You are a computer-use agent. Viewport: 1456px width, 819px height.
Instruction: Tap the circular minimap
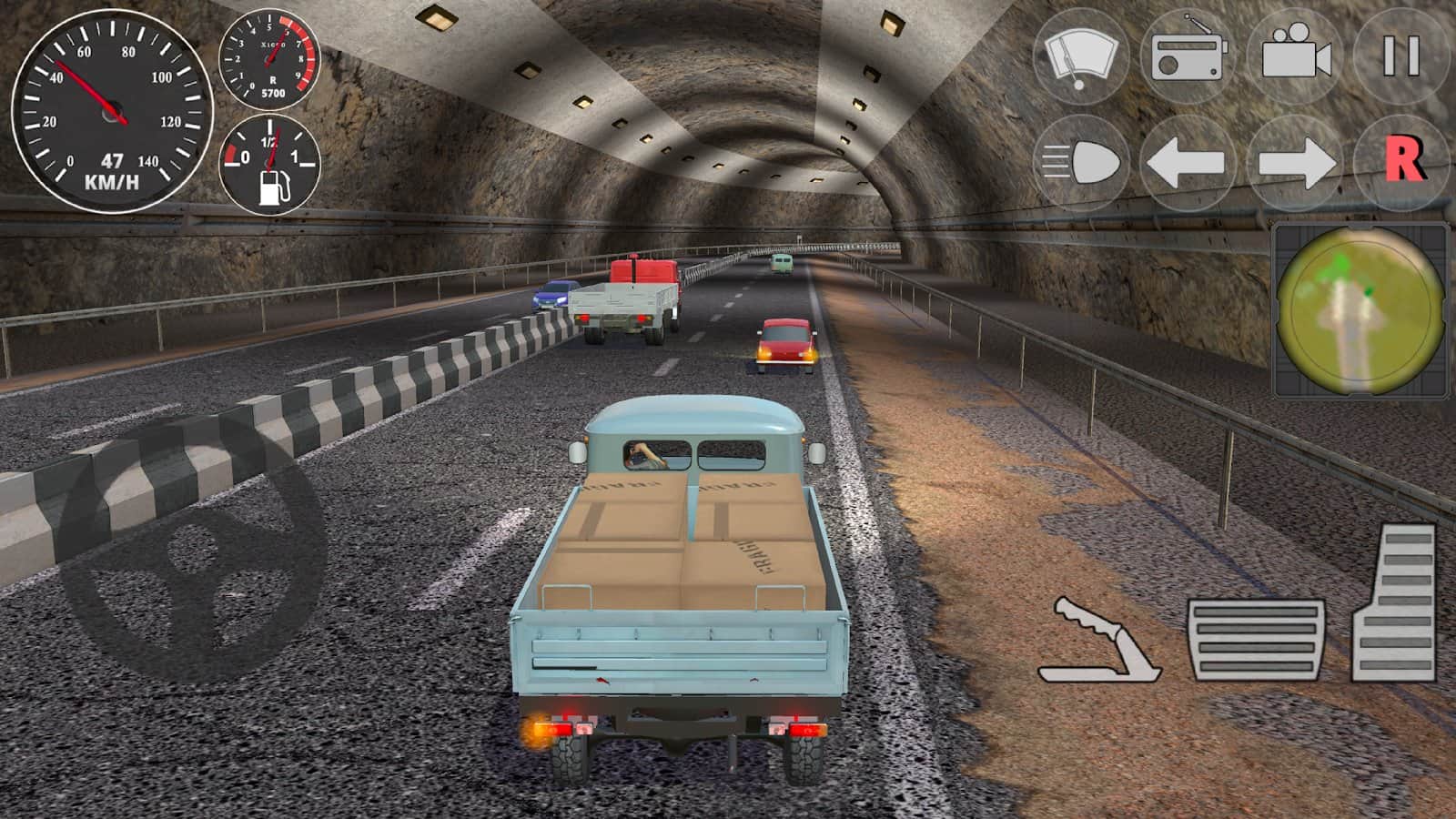pyautogui.click(x=1360, y=310)
